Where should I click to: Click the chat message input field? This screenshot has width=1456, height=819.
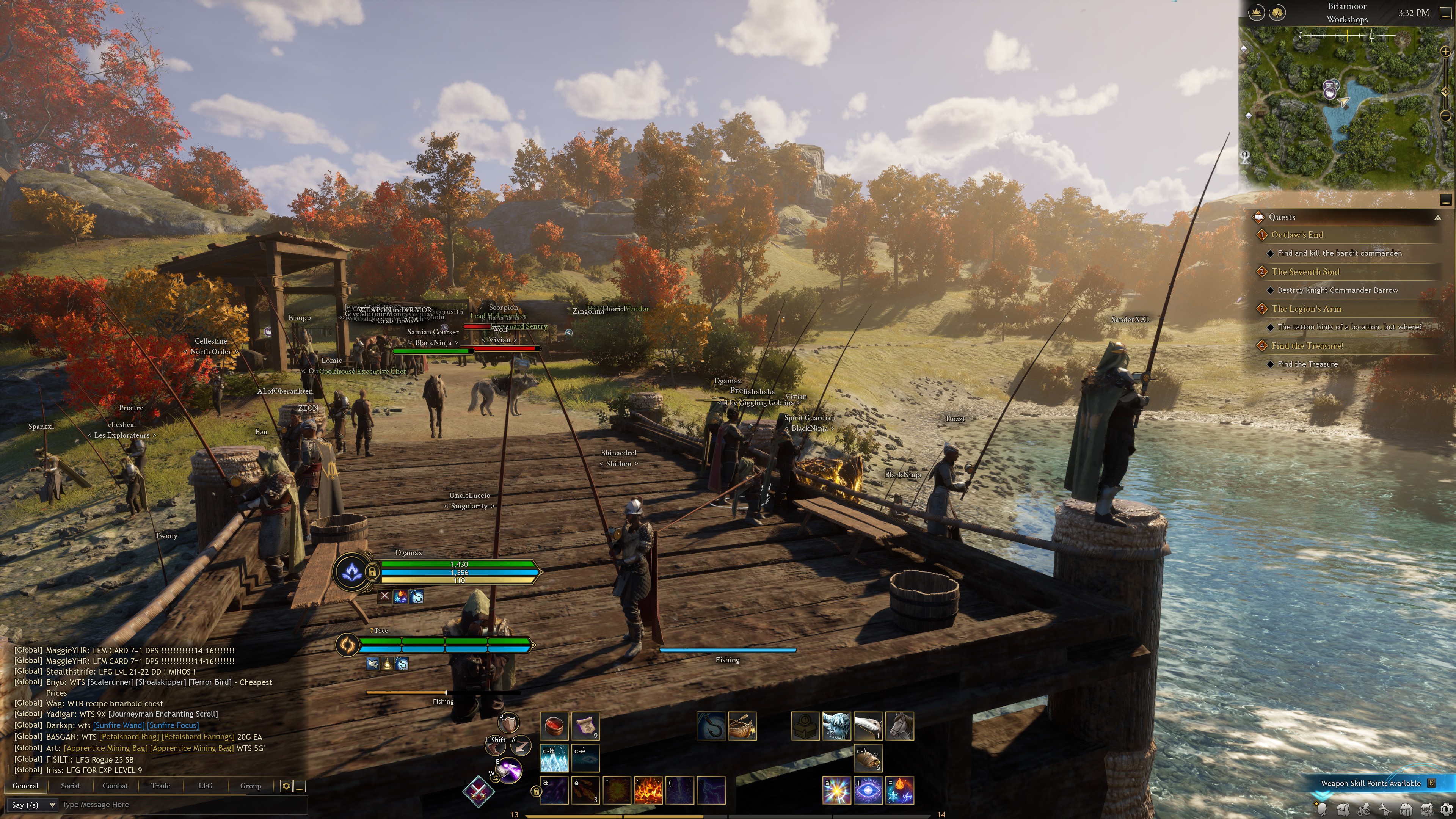pos(181,805)
